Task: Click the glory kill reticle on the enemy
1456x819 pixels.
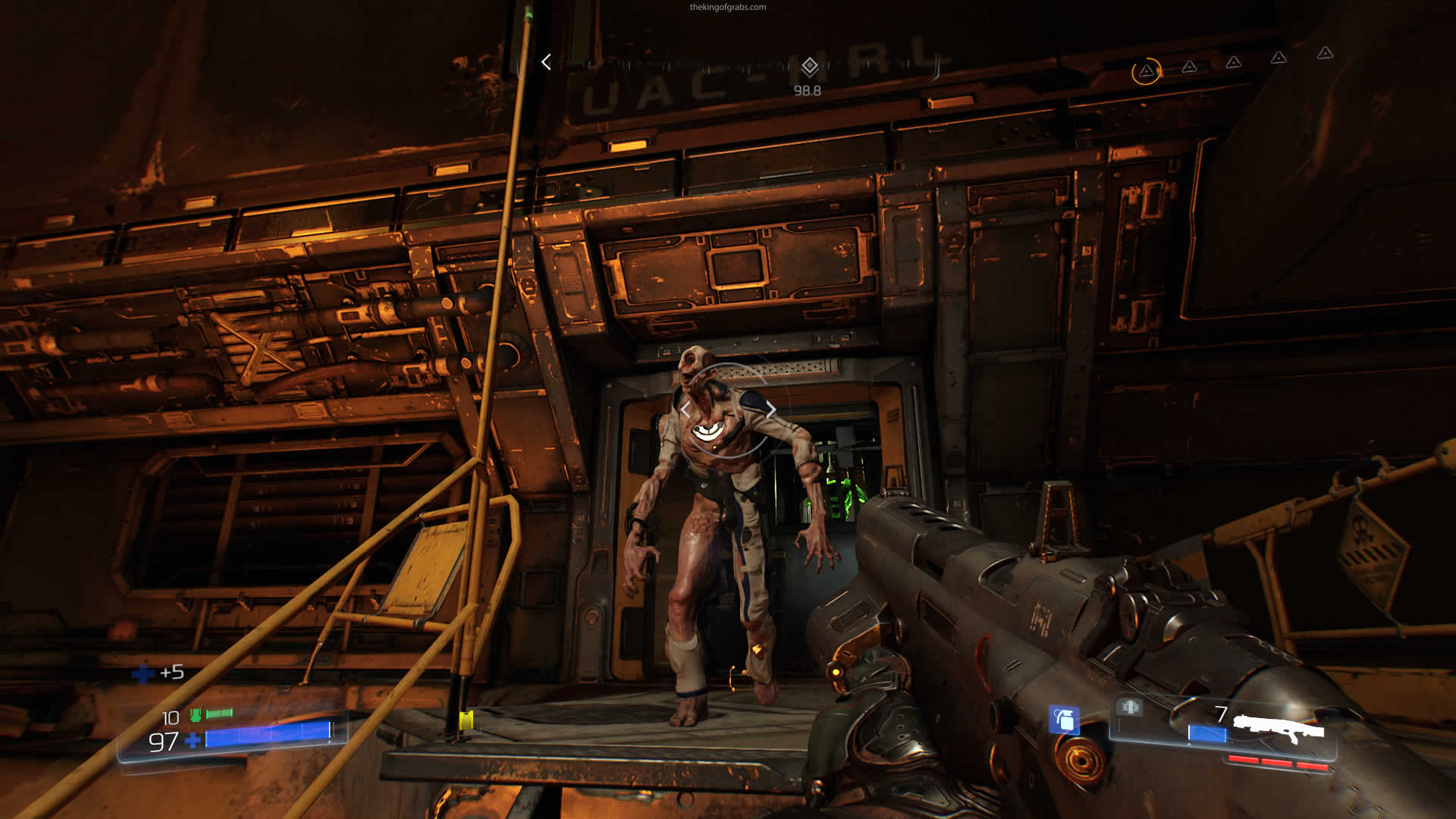Action: (x=726, y=411)
